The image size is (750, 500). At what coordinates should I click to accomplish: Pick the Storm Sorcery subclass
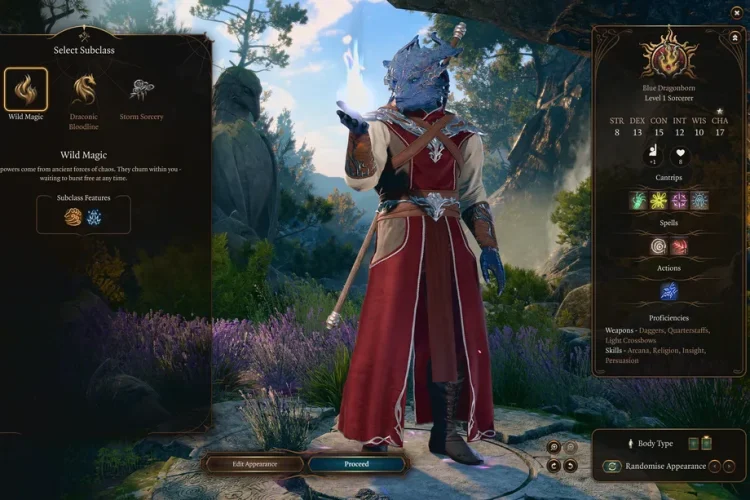click(x=141, y=90)
